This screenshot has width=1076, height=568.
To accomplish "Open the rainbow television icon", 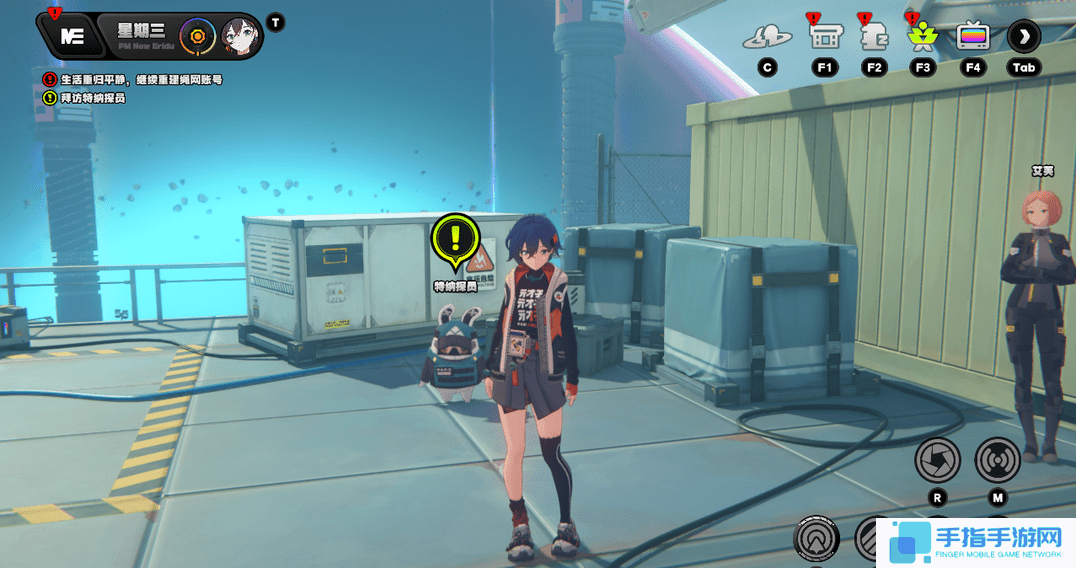I will point(972,37).
